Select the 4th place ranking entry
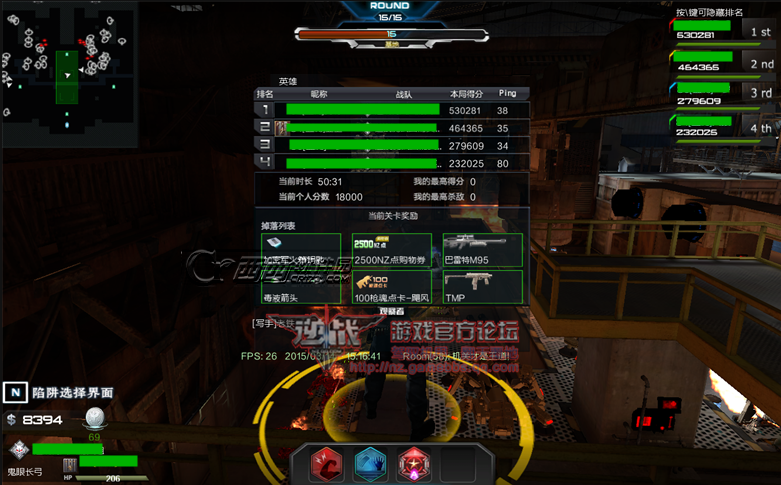 [x=722, y=130]
